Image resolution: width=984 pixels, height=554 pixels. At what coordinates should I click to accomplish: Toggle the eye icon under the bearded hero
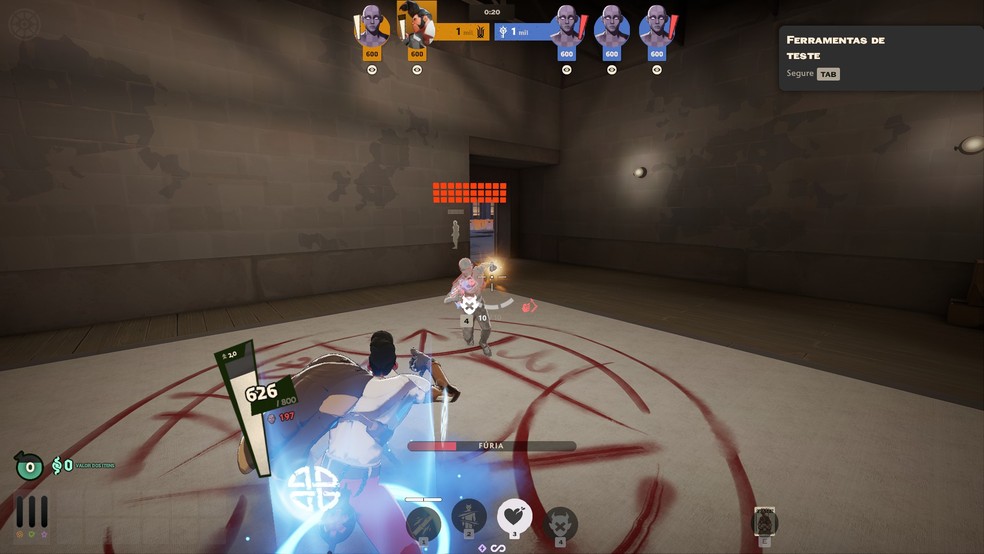417,70
